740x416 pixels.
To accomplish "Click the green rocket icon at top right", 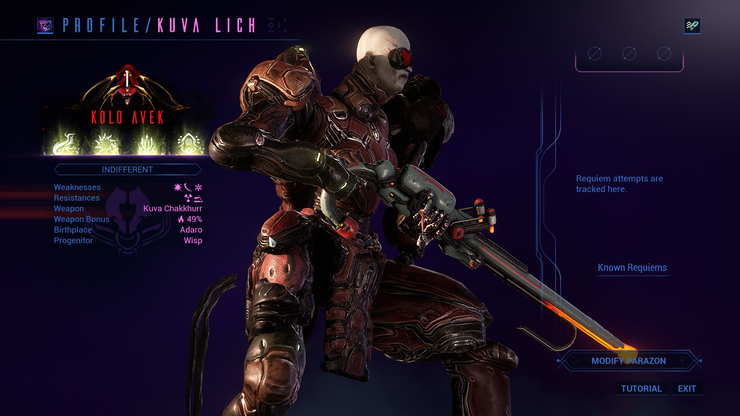I will tap(692, 26).
